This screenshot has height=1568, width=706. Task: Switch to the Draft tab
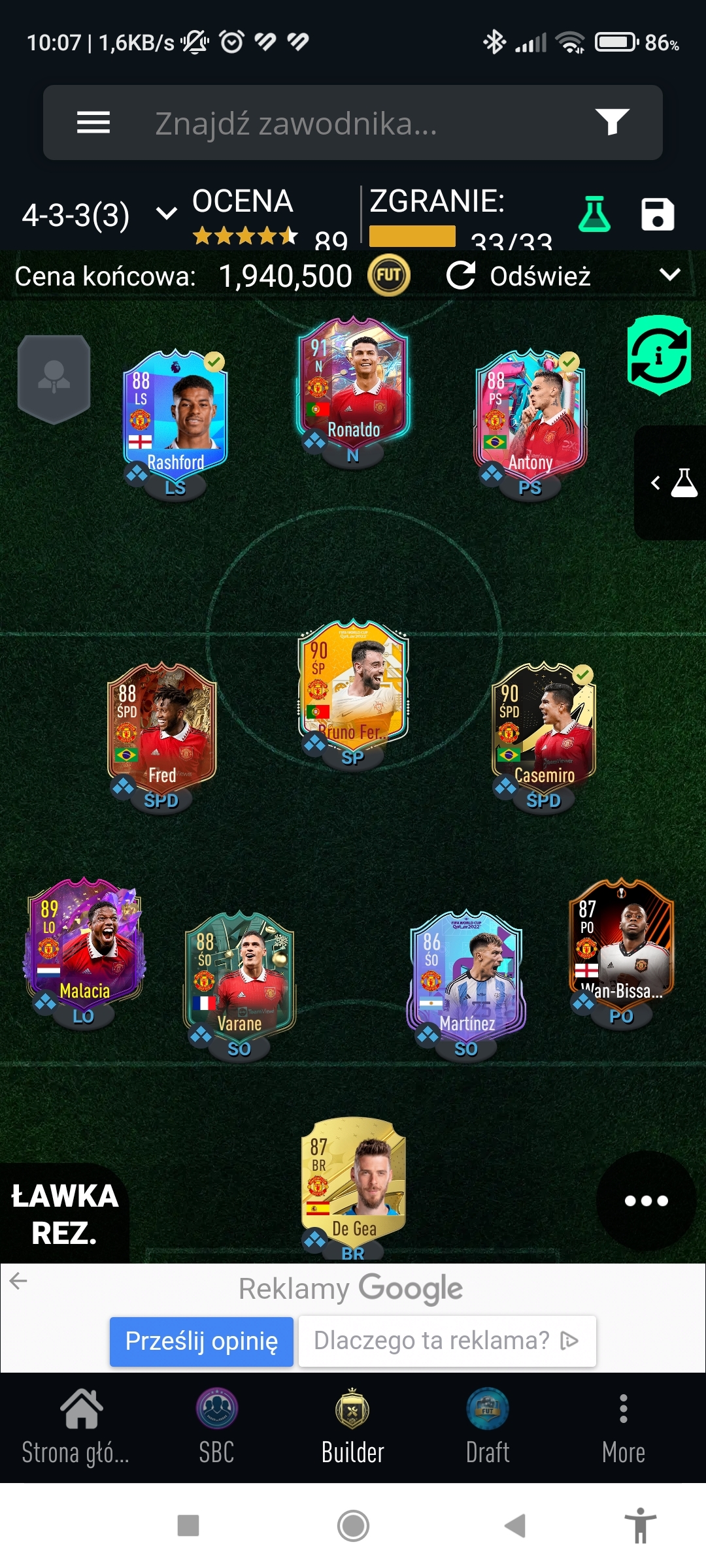488,1428
